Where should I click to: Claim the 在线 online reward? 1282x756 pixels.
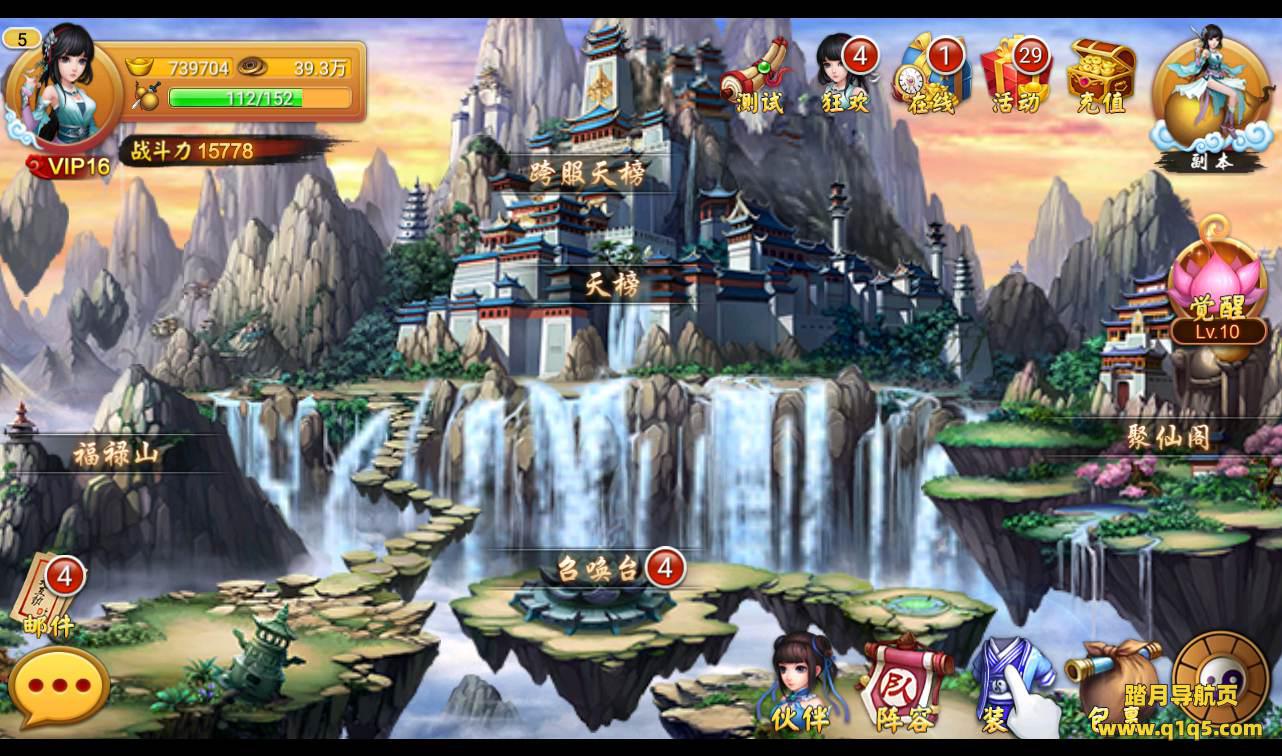tap(932, 76)
